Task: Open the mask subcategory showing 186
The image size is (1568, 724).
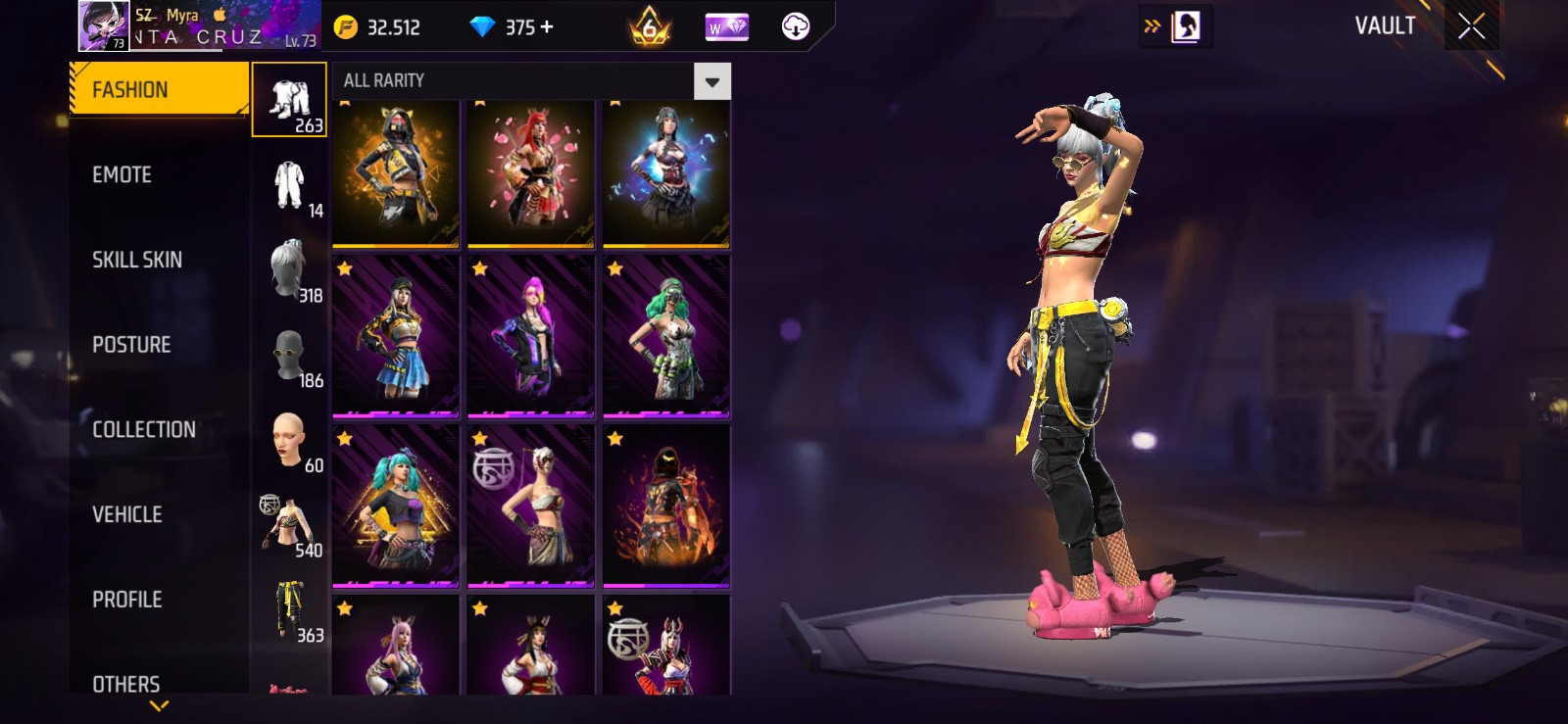Action: (x=289, y=355)
